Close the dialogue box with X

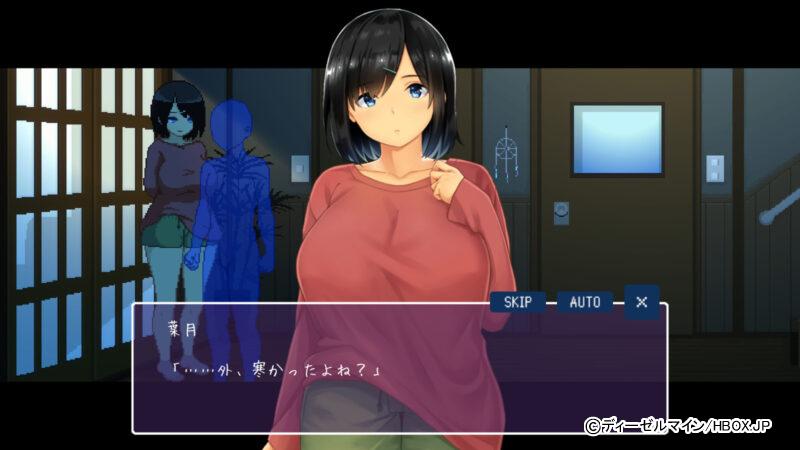point(642,301)
